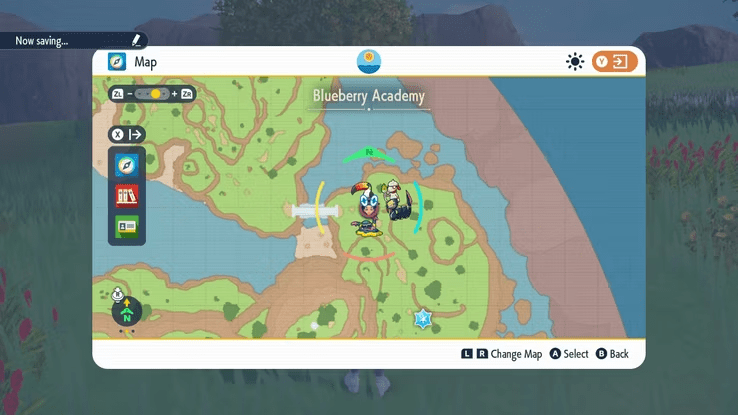
Task: Click the orange exit button in the header
Action: (x=614, y=62)
